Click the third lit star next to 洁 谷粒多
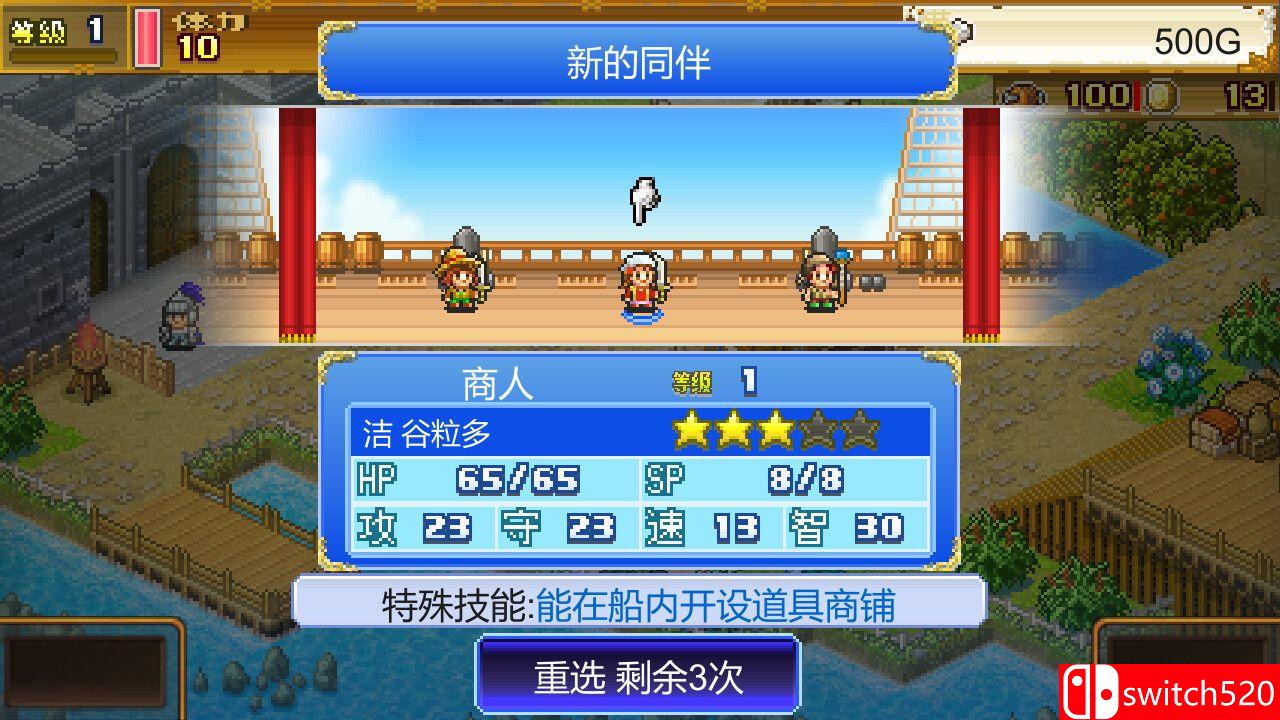This screenshot has height=720, width=1280. 777,430
